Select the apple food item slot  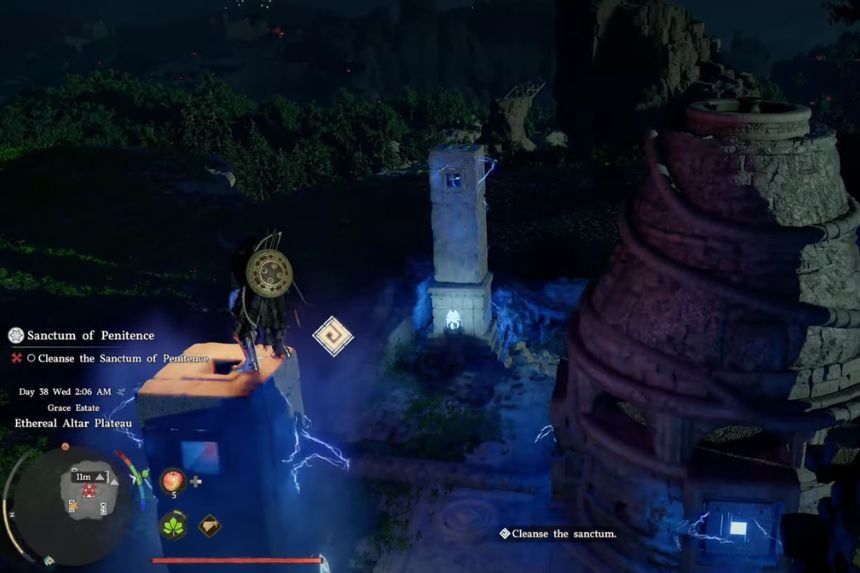point(172,479)
